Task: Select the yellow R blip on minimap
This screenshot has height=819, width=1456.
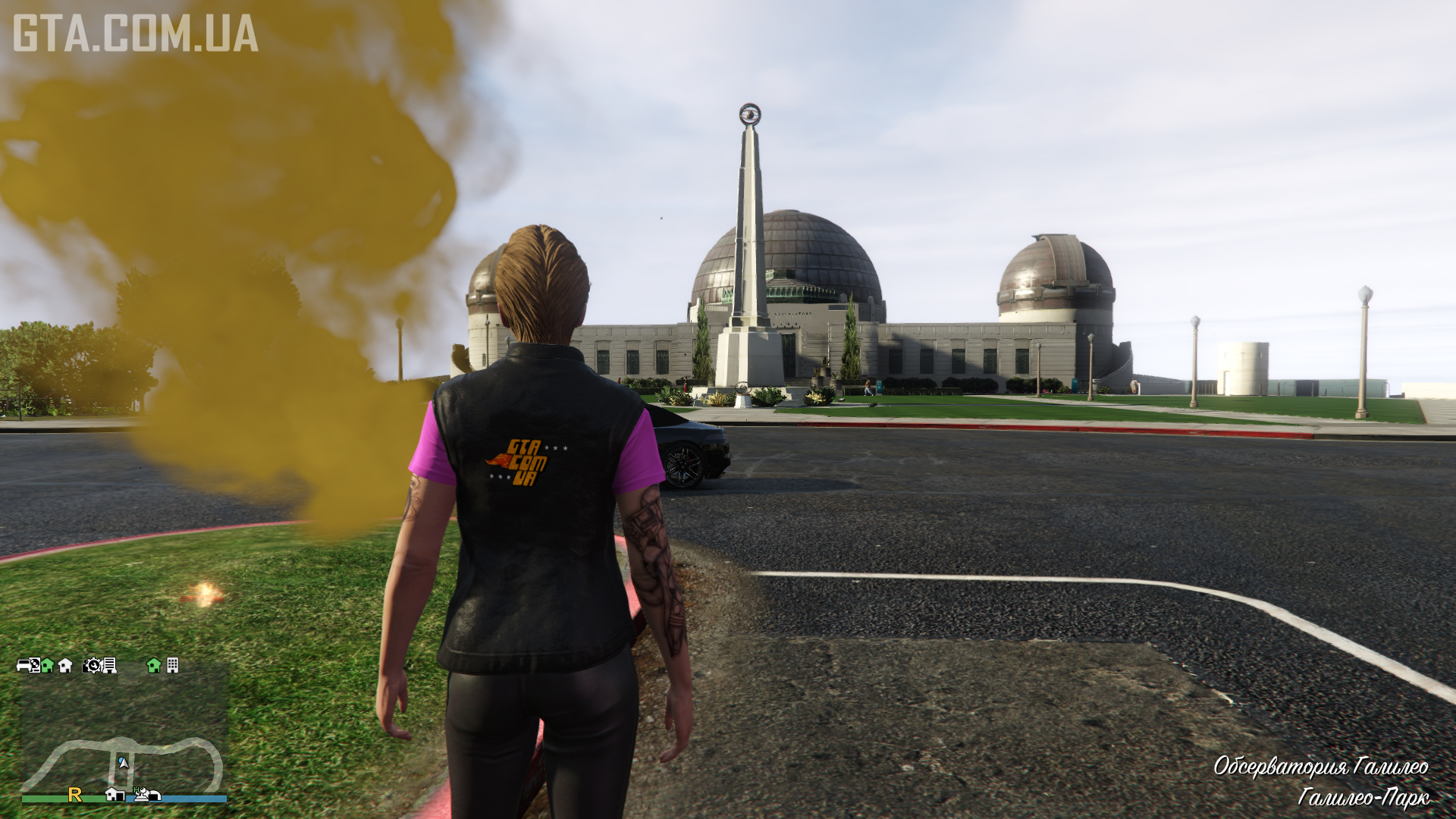Action: [74, 794]
